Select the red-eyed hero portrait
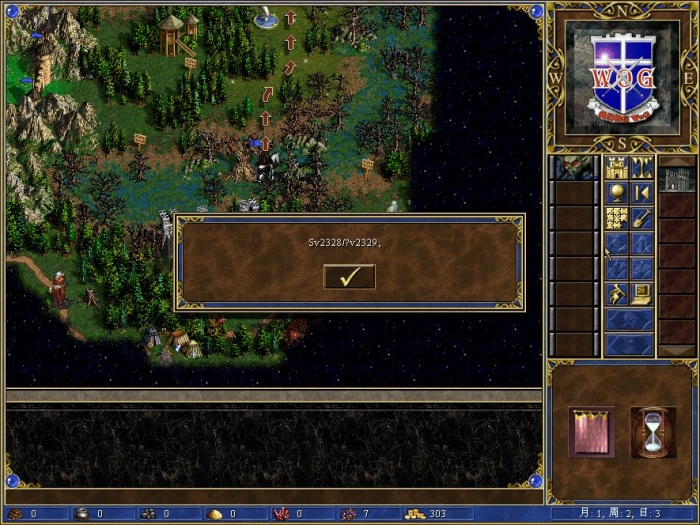The height and width of the screenshot is (525, 700). (574, 167)
